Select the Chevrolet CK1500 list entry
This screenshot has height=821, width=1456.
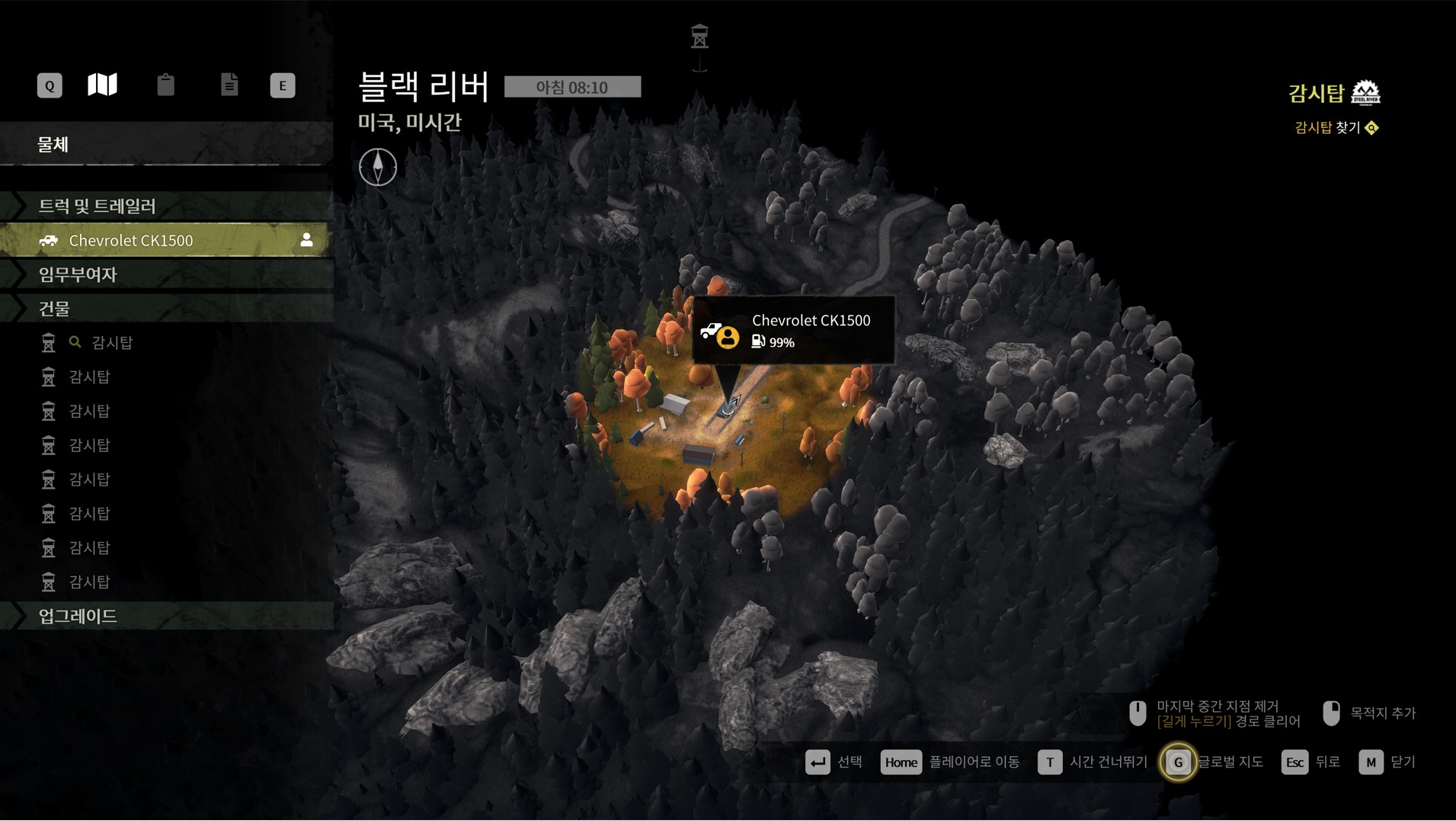tap(131, 241)
